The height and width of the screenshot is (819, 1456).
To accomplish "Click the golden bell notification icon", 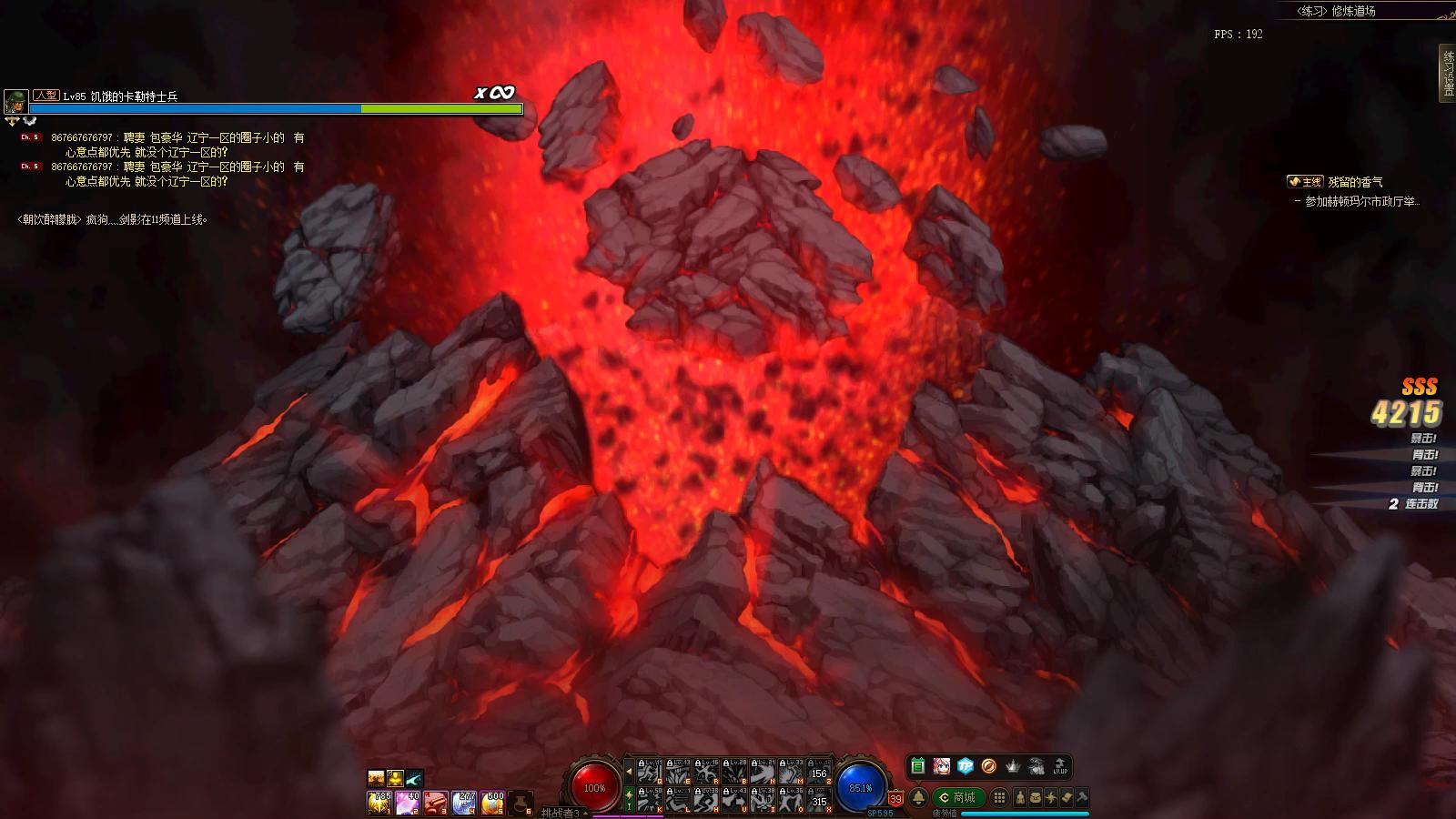I will 918,798.
